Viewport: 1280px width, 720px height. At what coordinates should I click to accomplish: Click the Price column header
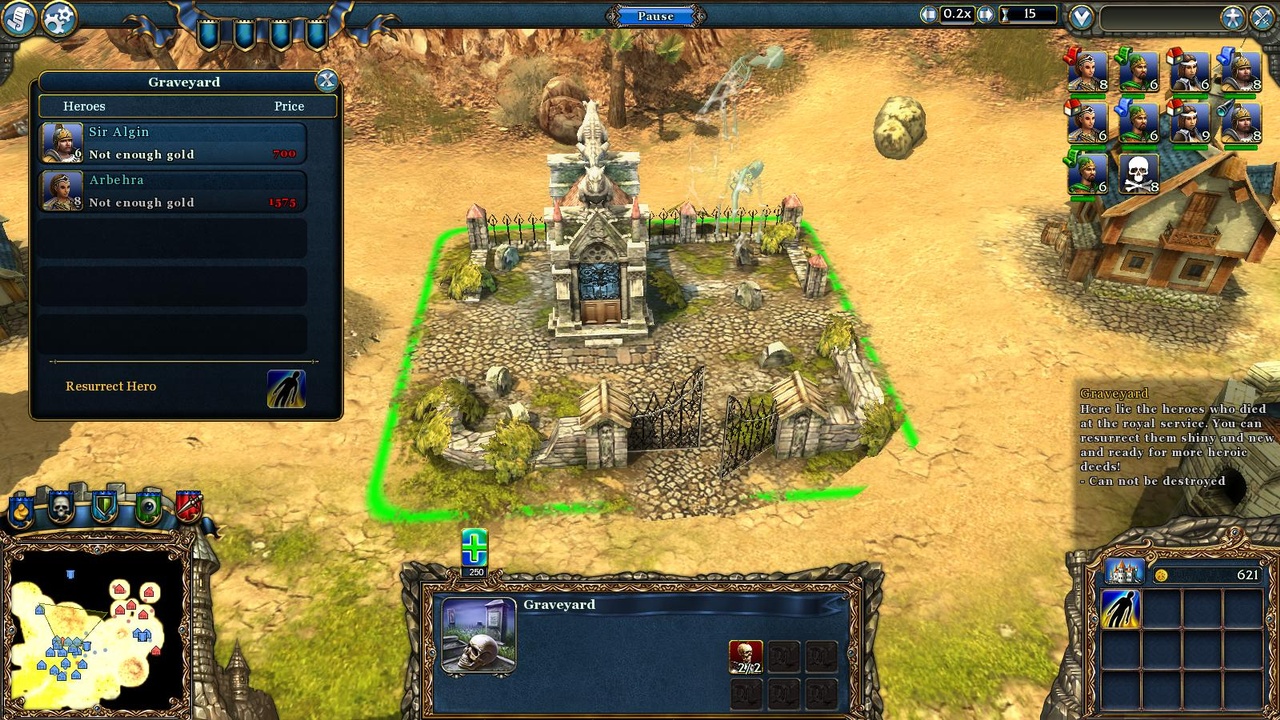[x=289, y=106]
